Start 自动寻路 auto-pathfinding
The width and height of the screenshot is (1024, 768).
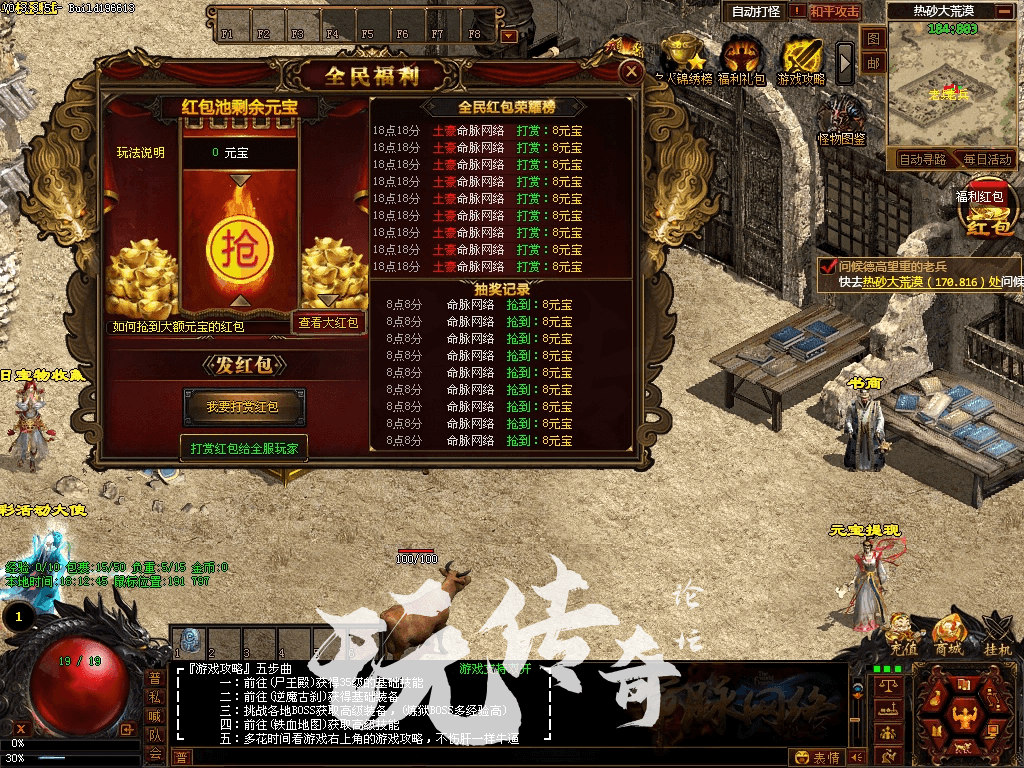pos(921,159)
